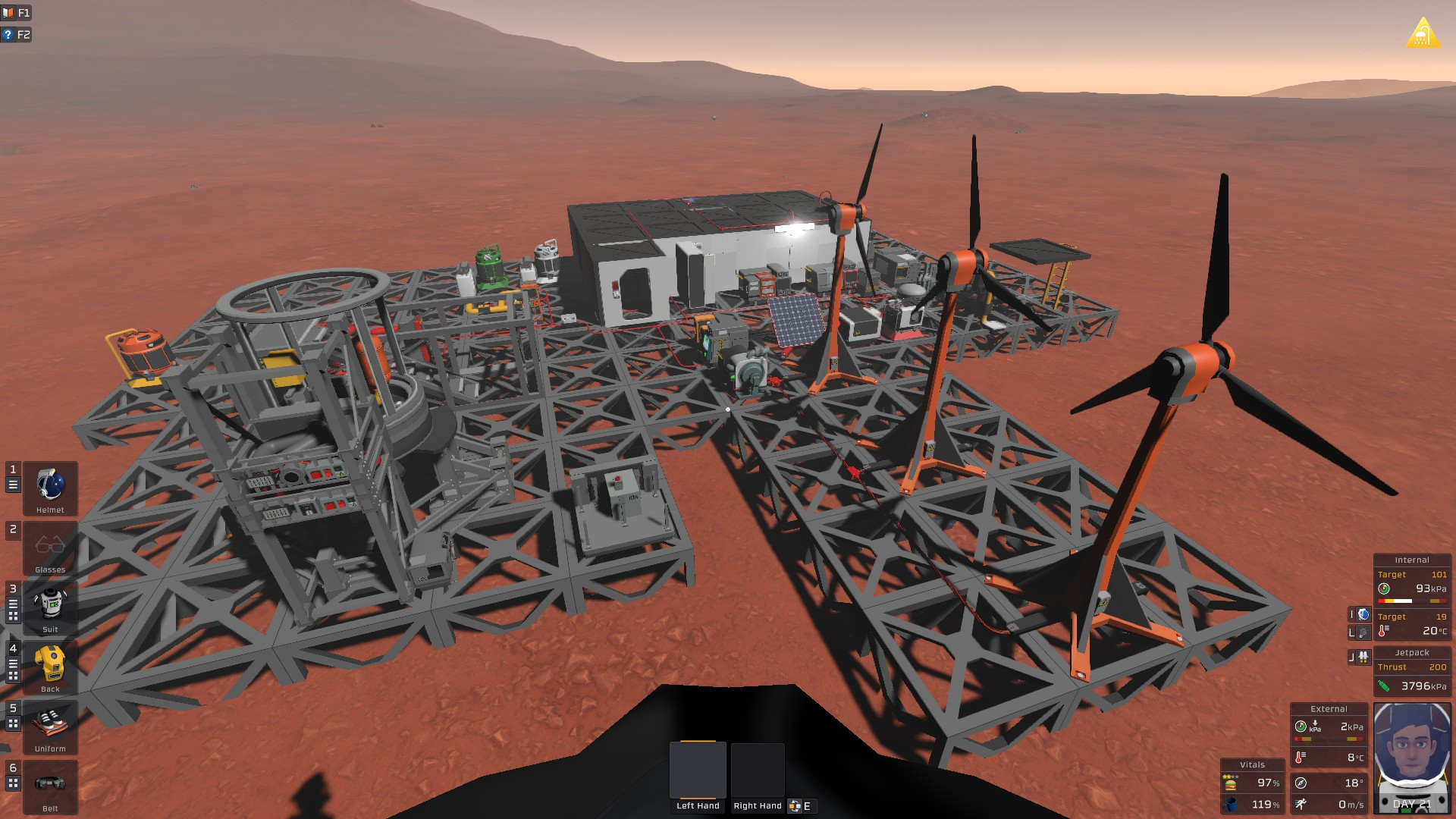Toggle the helmet light bulb button
This screenshot has width=1456, height=819.
1363,632
